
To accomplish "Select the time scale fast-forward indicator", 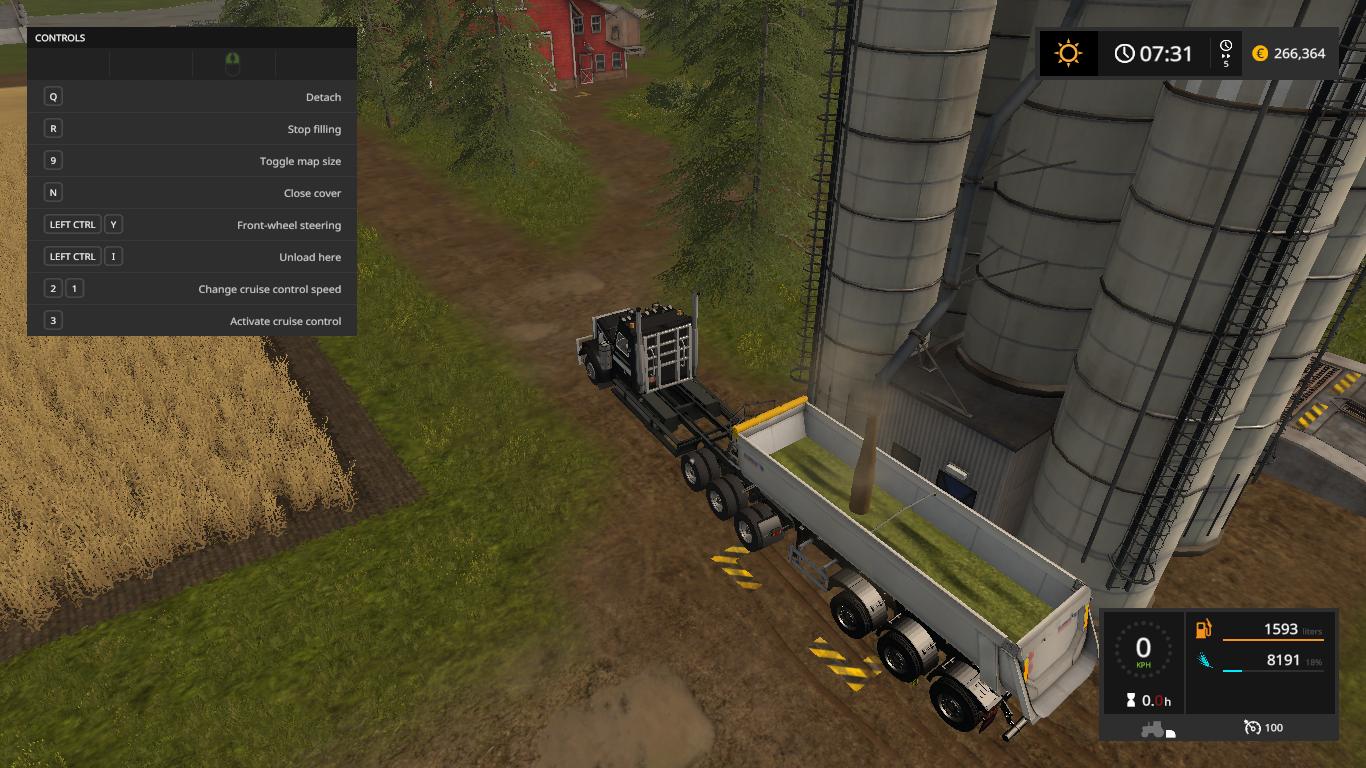I will [1226, 53].
